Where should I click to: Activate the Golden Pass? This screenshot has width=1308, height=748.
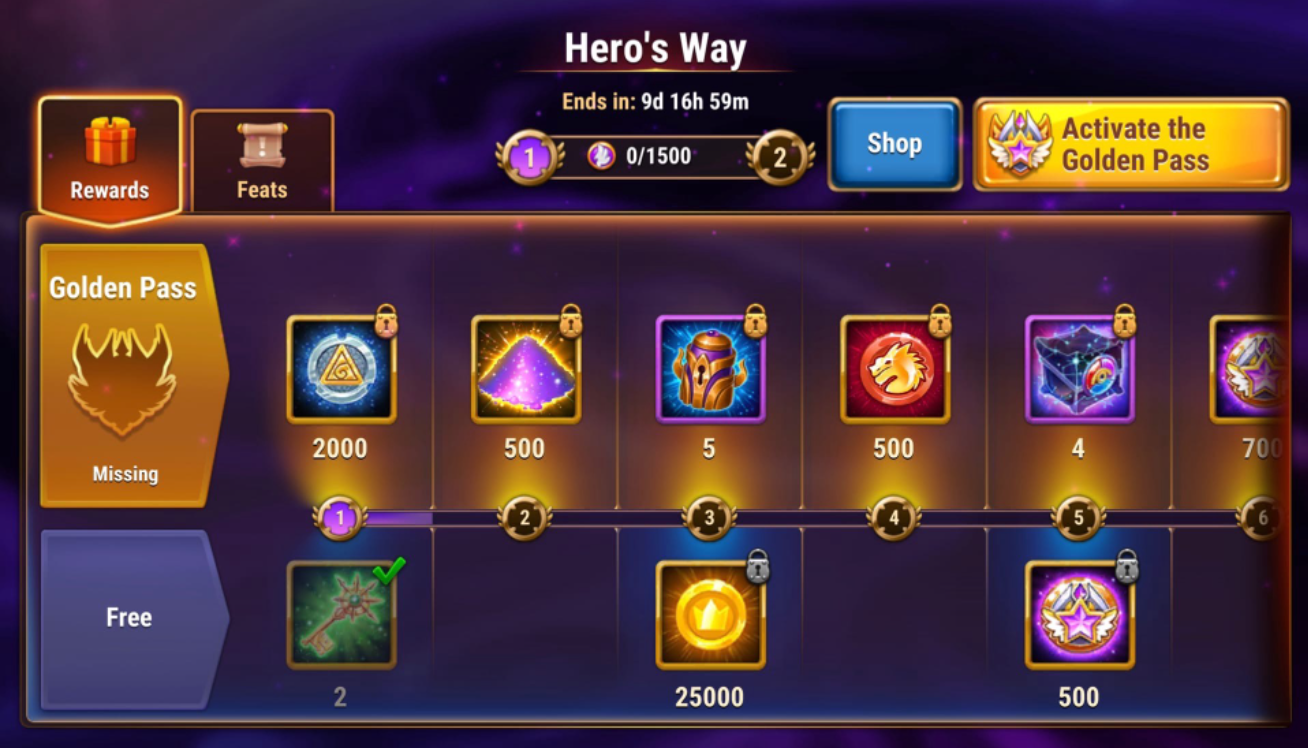point(1129,144)
